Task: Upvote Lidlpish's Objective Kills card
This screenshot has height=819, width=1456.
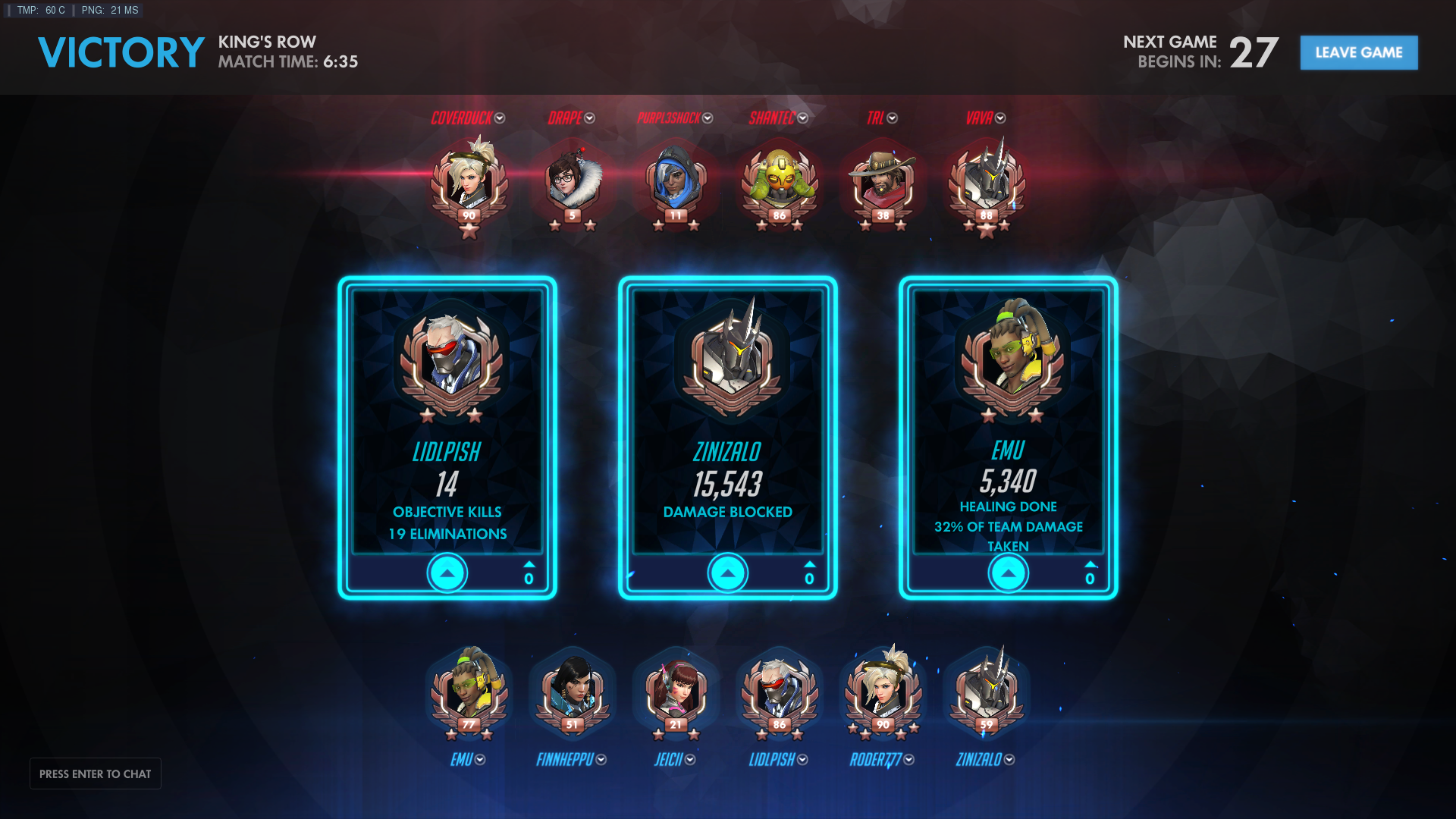Action: pos(447,573)
